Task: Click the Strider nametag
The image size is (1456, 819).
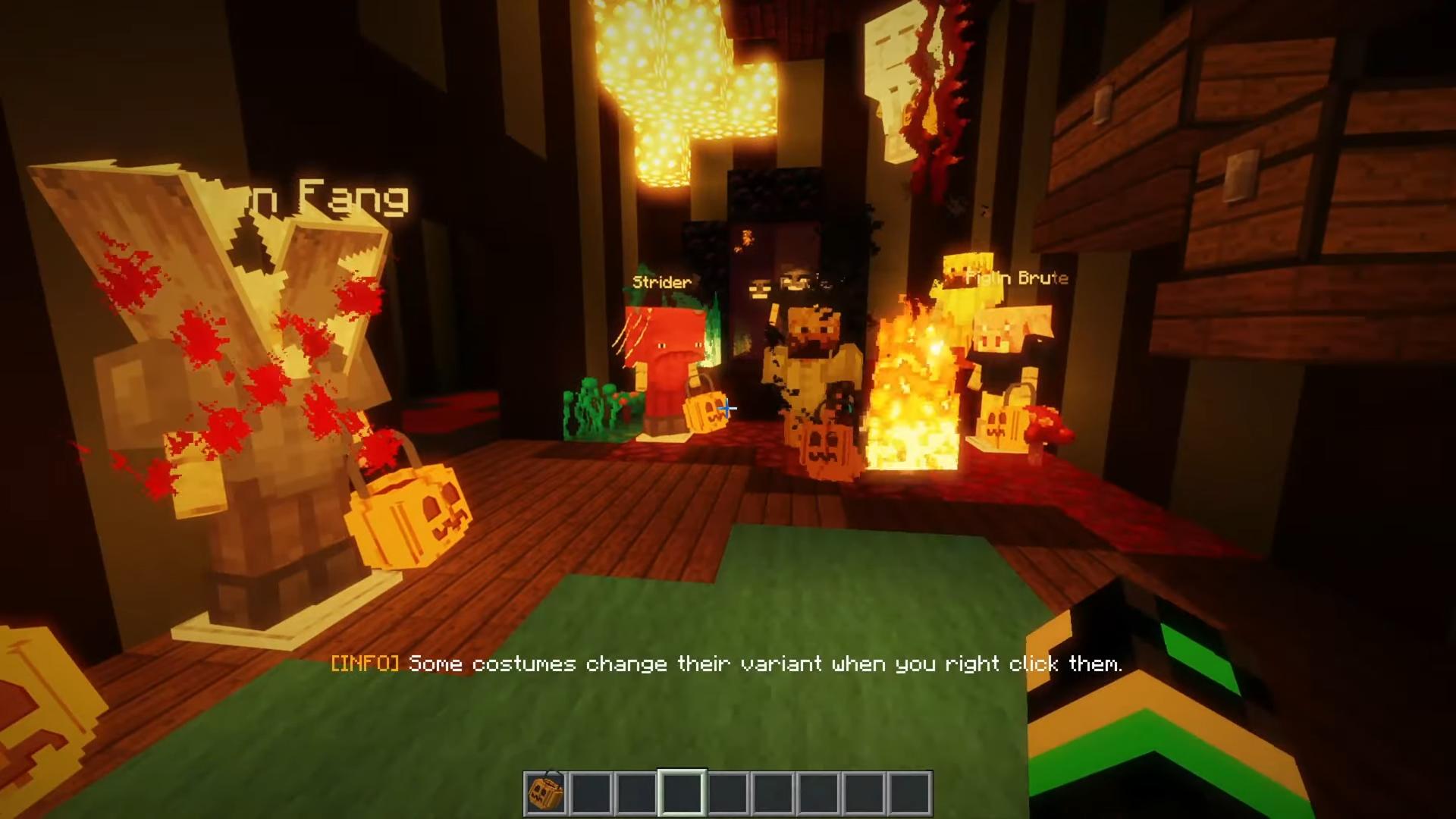Action: pyautogui.click(x=661, y=281)
